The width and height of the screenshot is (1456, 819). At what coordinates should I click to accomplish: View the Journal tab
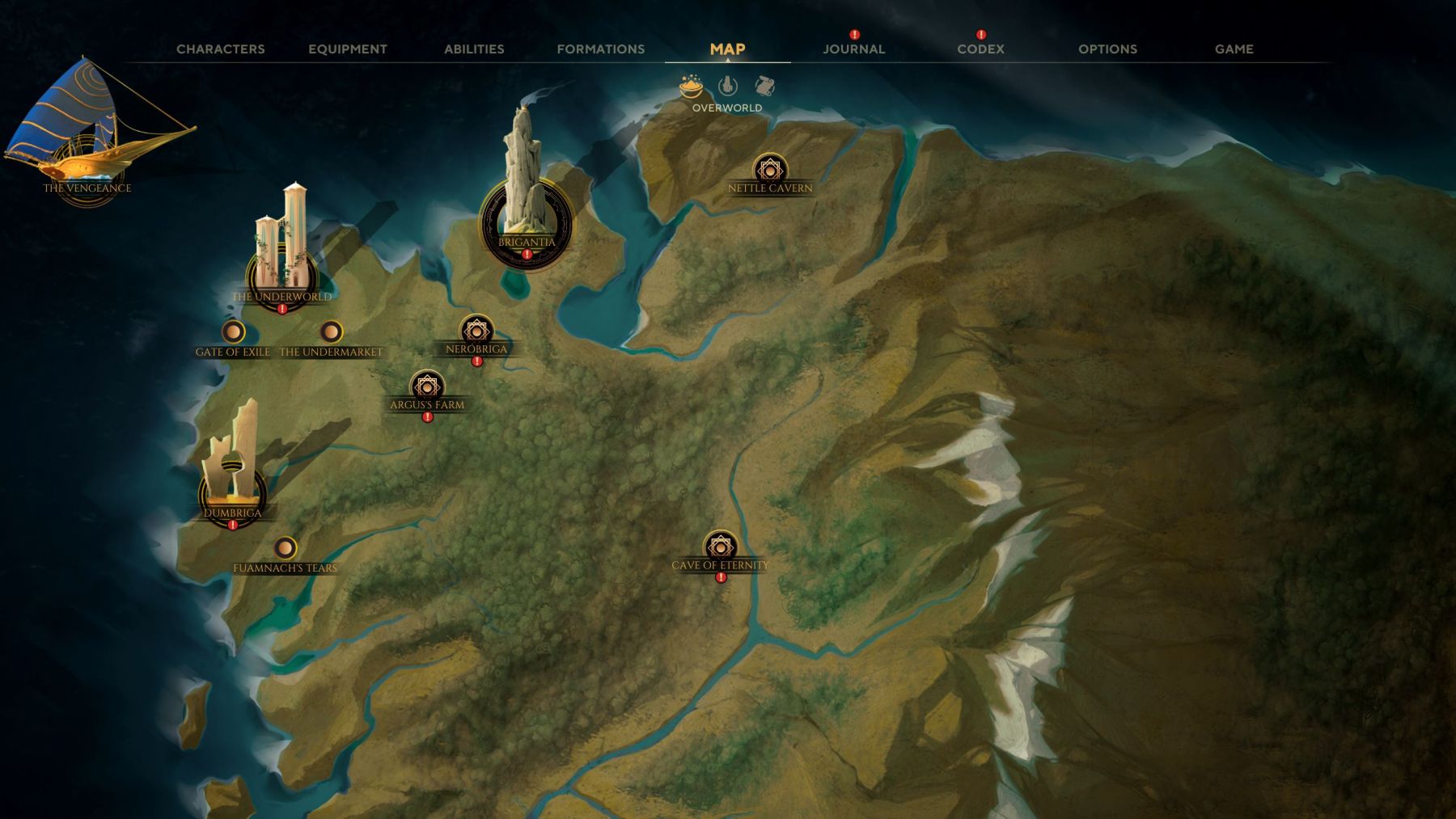(853, 49)
